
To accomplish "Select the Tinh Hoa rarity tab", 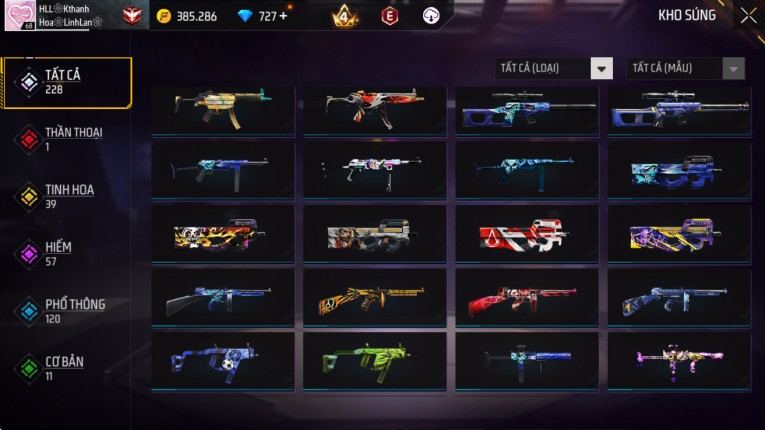I will point(66,196).
